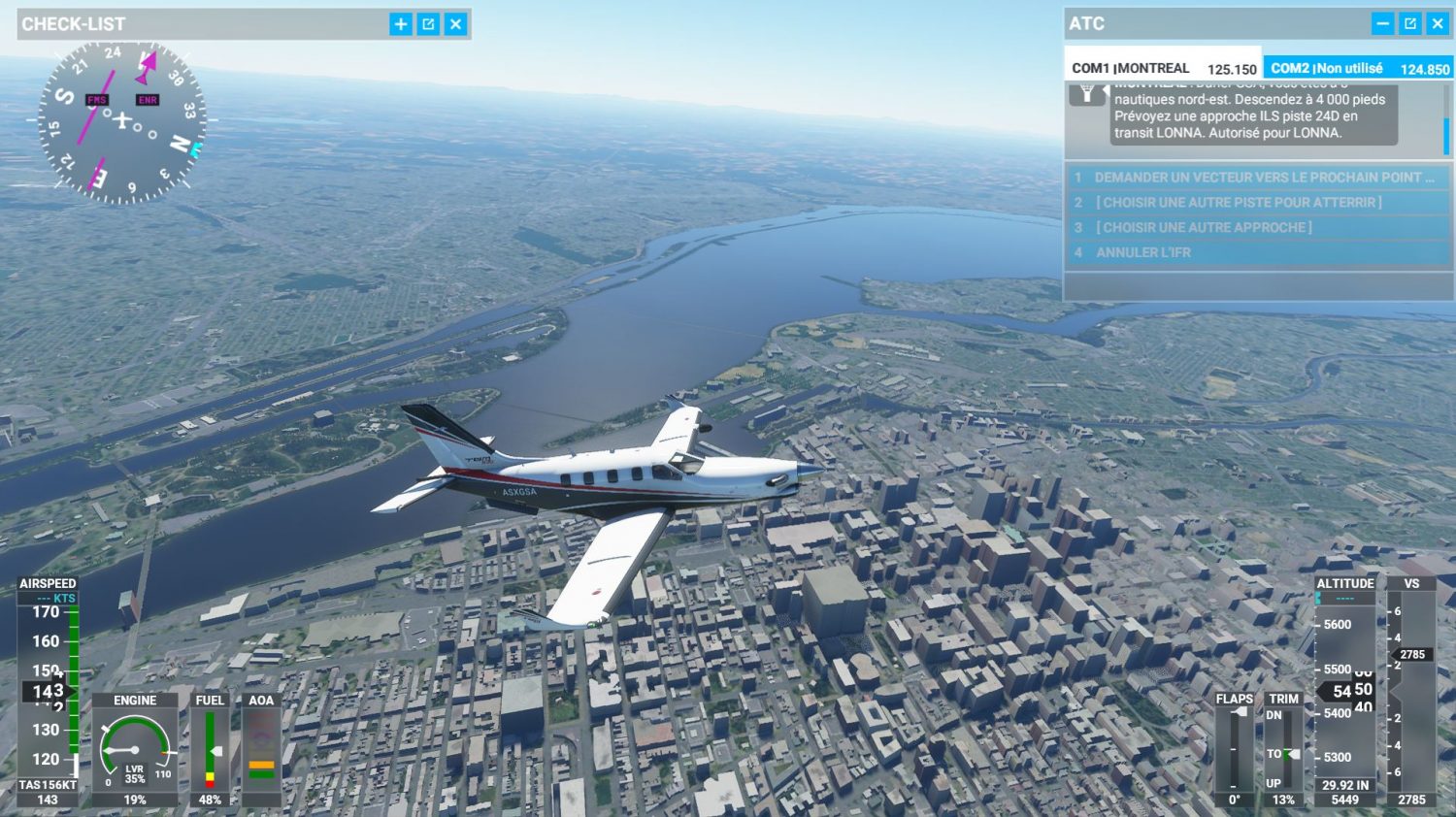Switch to the COM2 radio tab

click(x=1358, y=68)
